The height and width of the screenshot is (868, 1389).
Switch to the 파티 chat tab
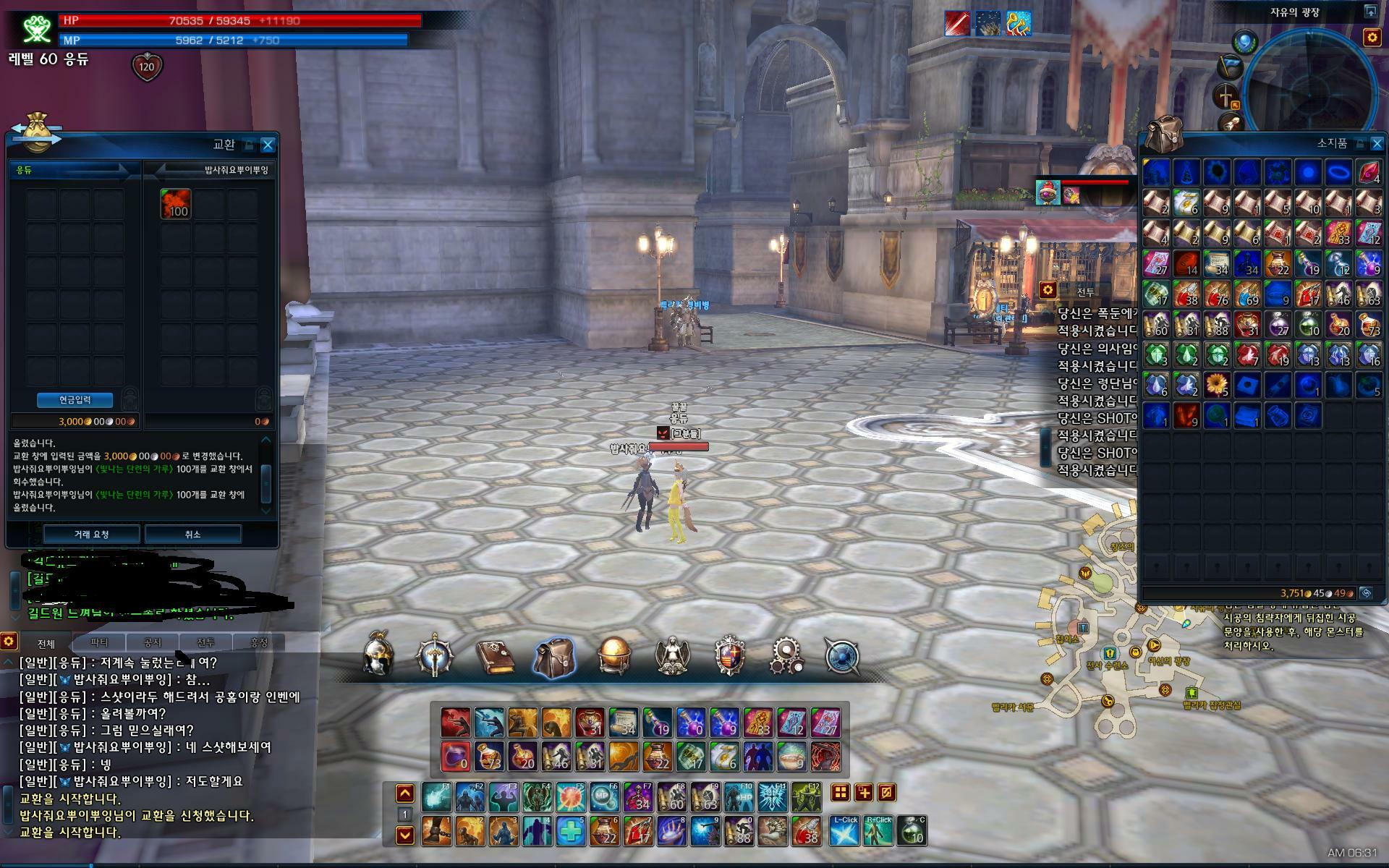tap(99, 642)
